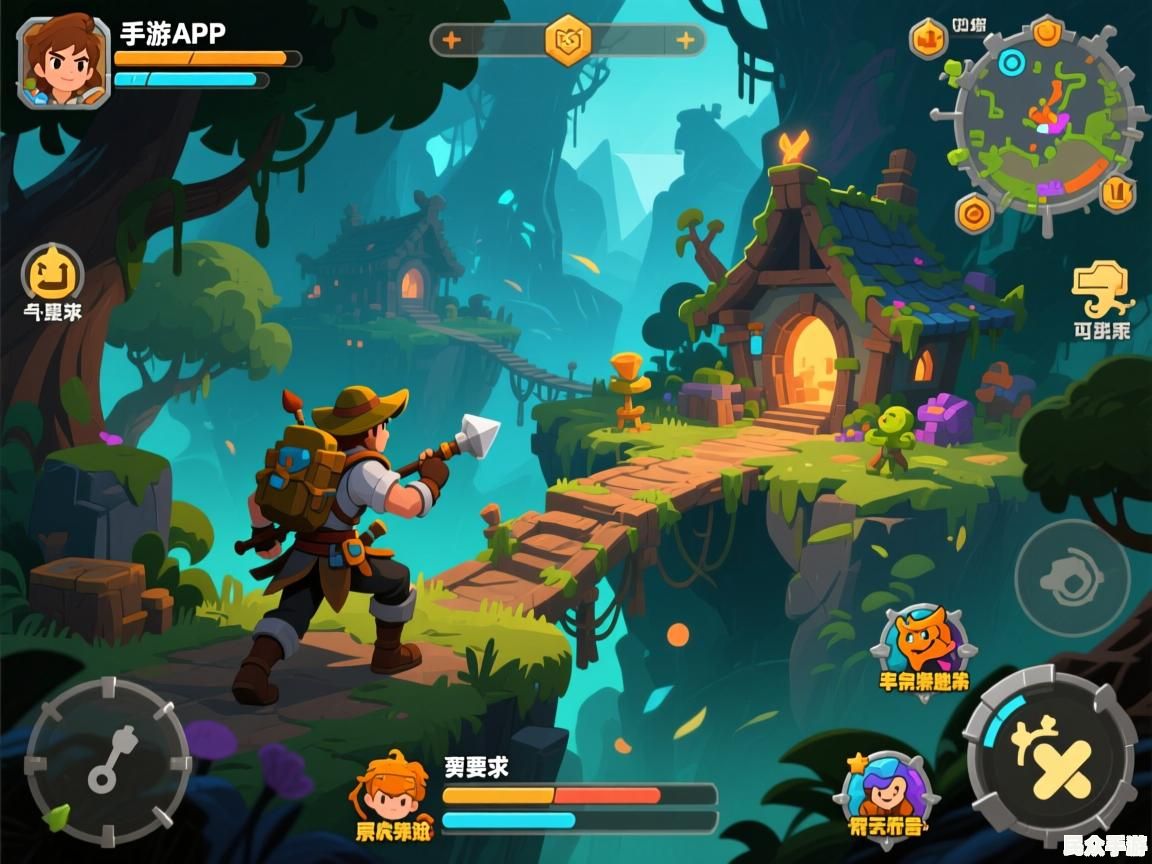
Task: Select the orange hexagon emblem at top center
Action: (x=568, y=40)
